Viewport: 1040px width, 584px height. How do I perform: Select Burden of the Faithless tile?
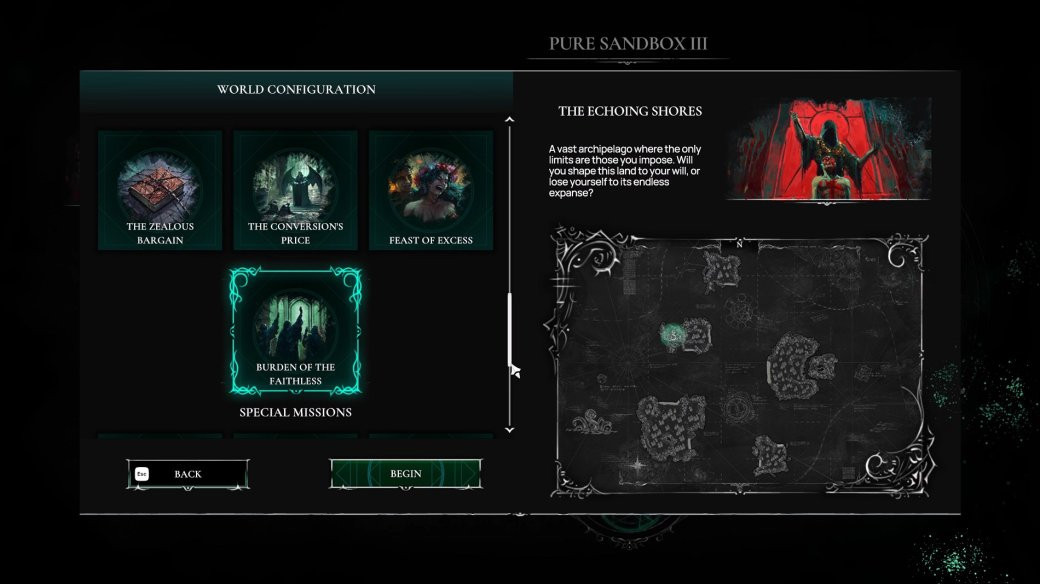tap(295, 330)
